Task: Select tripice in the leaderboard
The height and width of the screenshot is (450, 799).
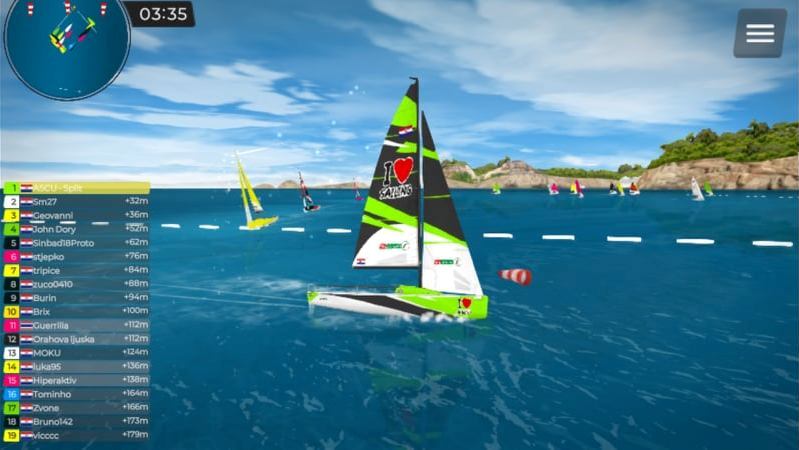Action: tap(76, 270)
